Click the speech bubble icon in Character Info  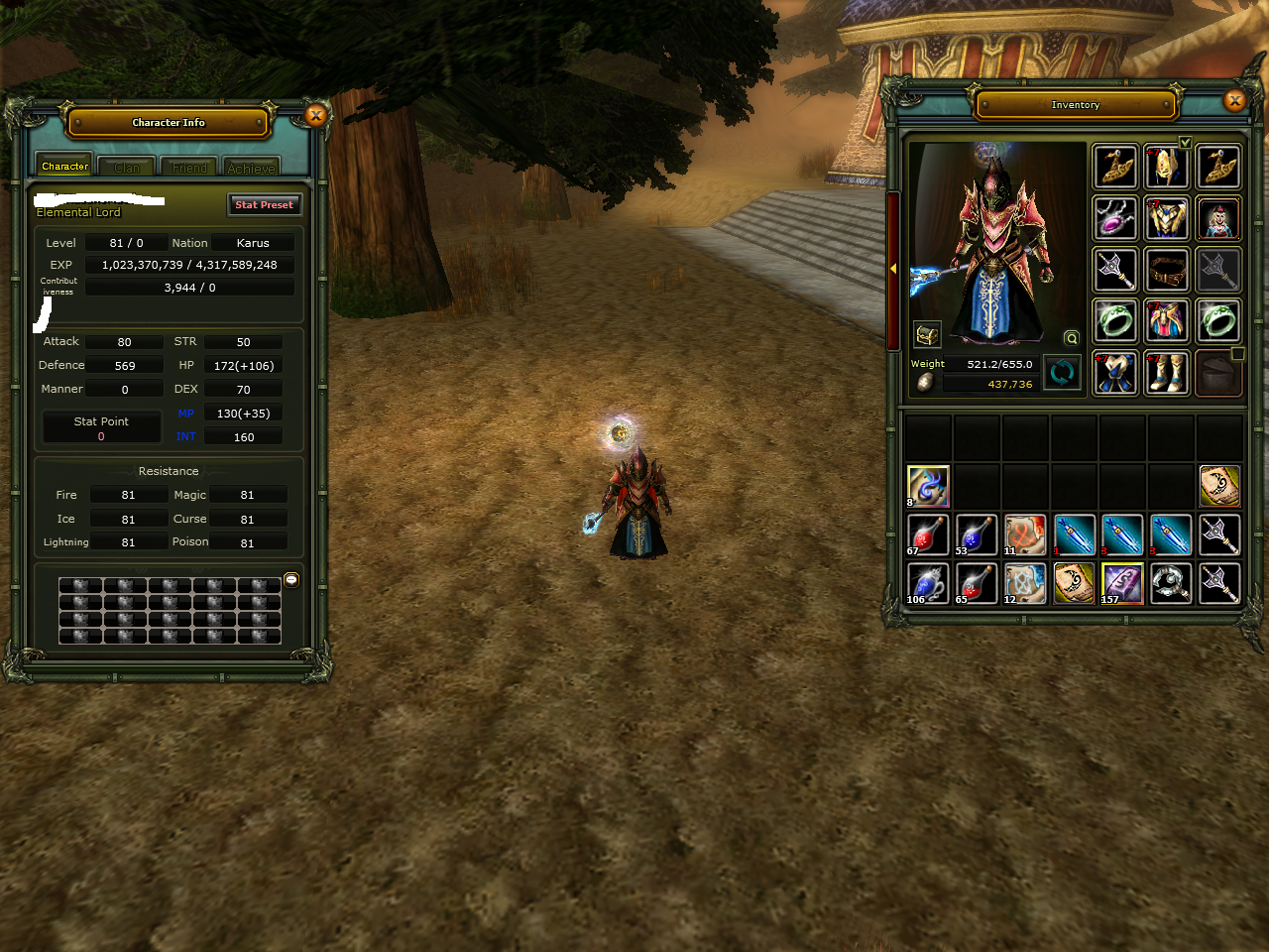pos(291,580)
